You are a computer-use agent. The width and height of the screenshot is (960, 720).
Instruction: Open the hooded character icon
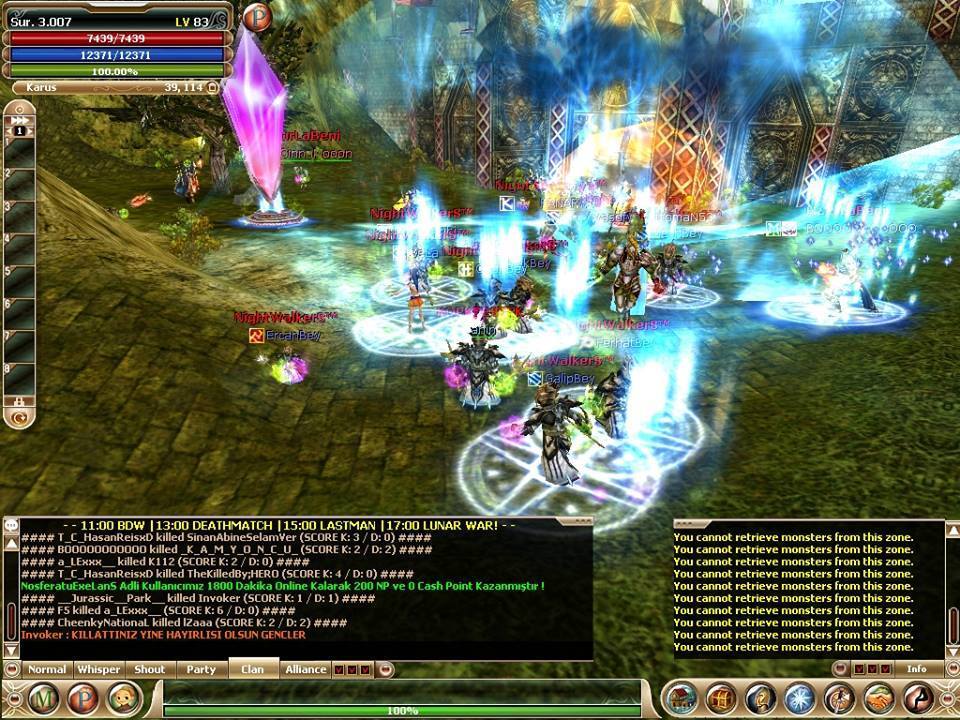pos(760,698)
